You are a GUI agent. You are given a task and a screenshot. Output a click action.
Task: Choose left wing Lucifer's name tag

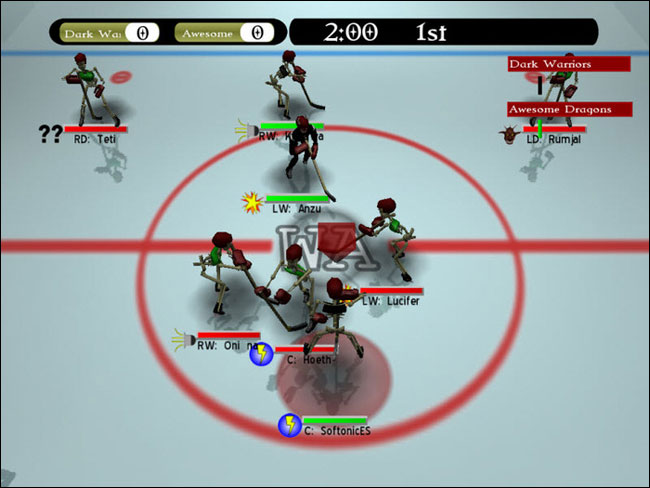pos(391,300)
